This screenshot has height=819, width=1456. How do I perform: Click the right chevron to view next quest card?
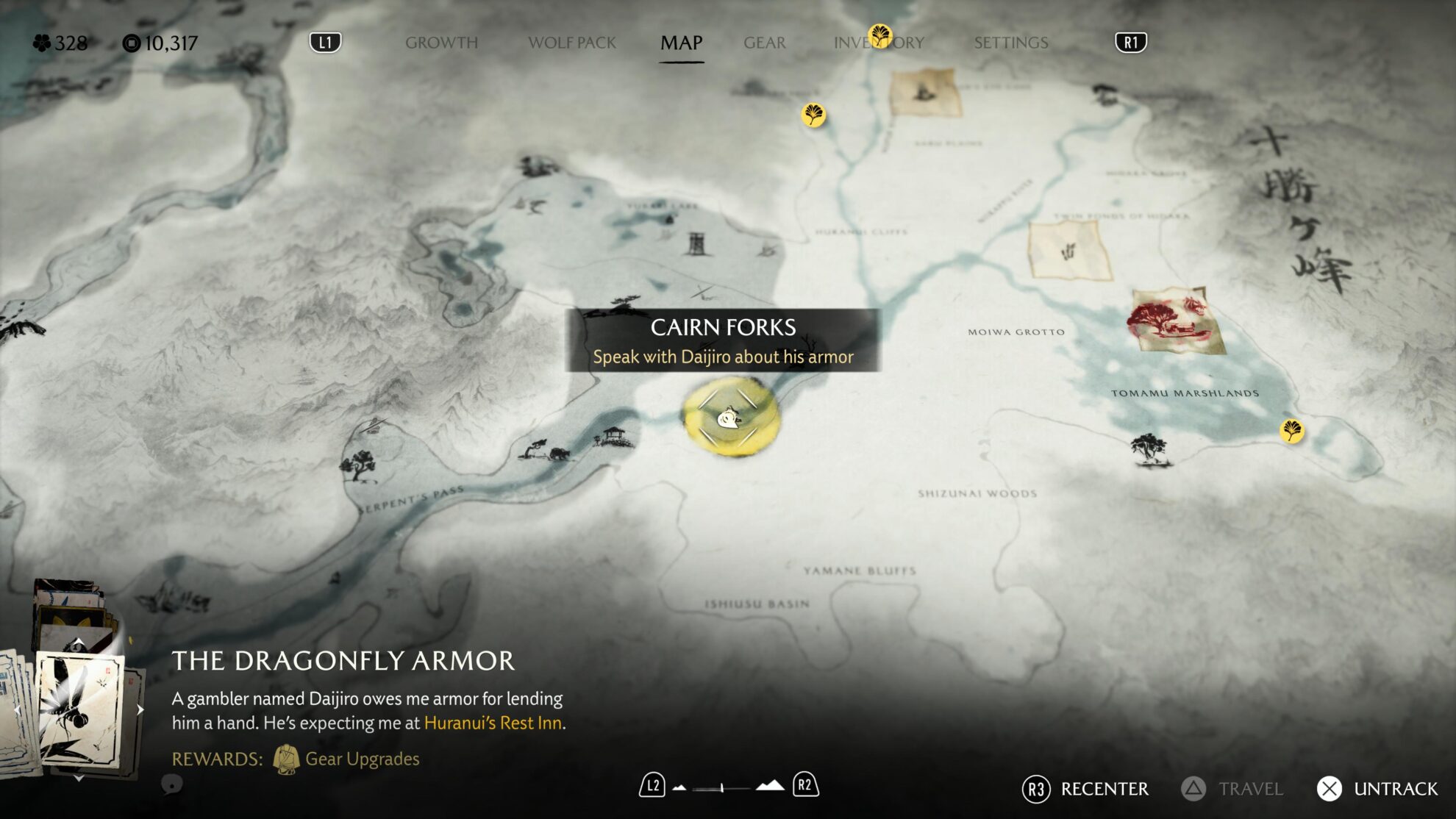[x=140, y=710]
